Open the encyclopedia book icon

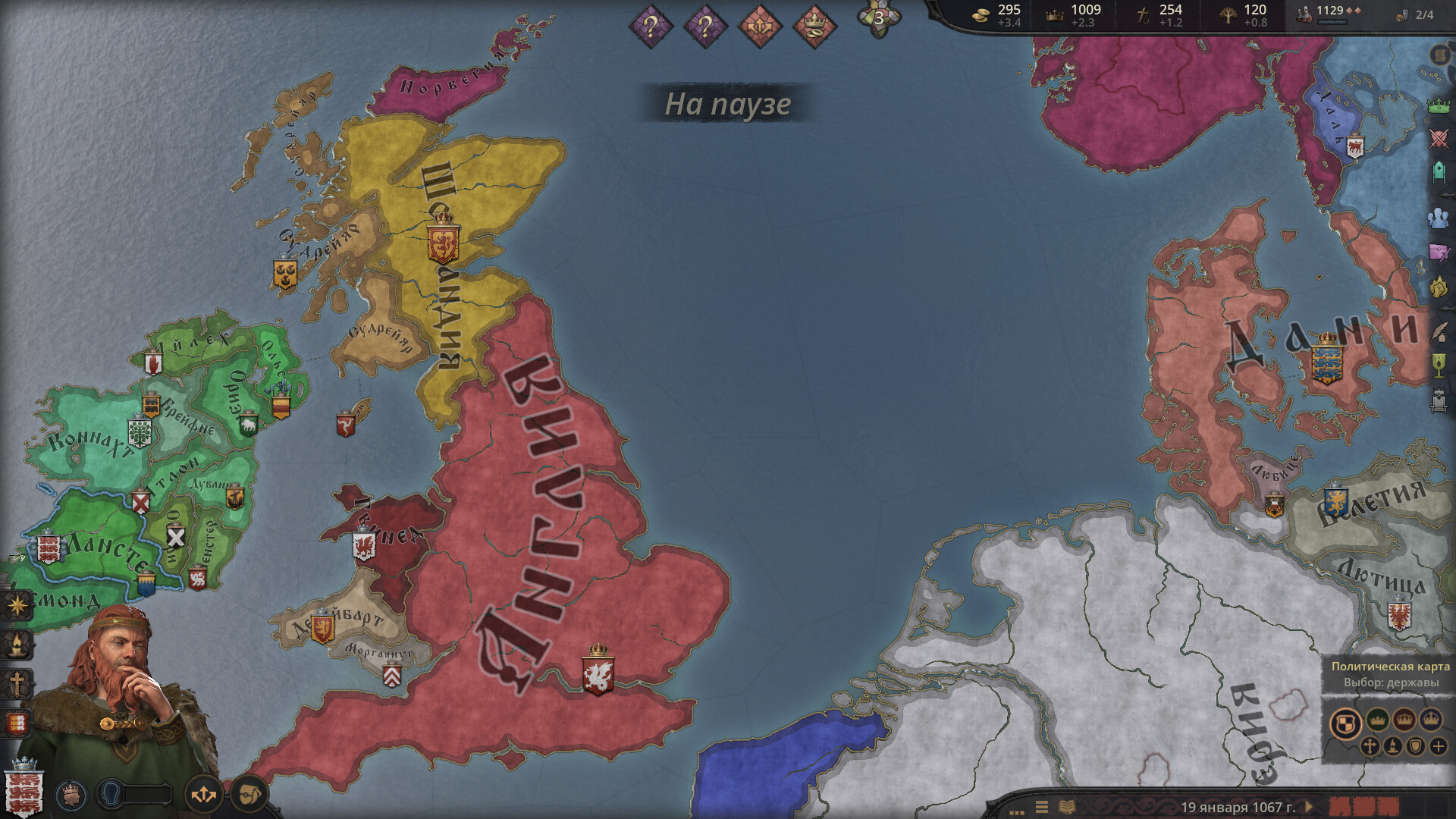point(1066,807)
